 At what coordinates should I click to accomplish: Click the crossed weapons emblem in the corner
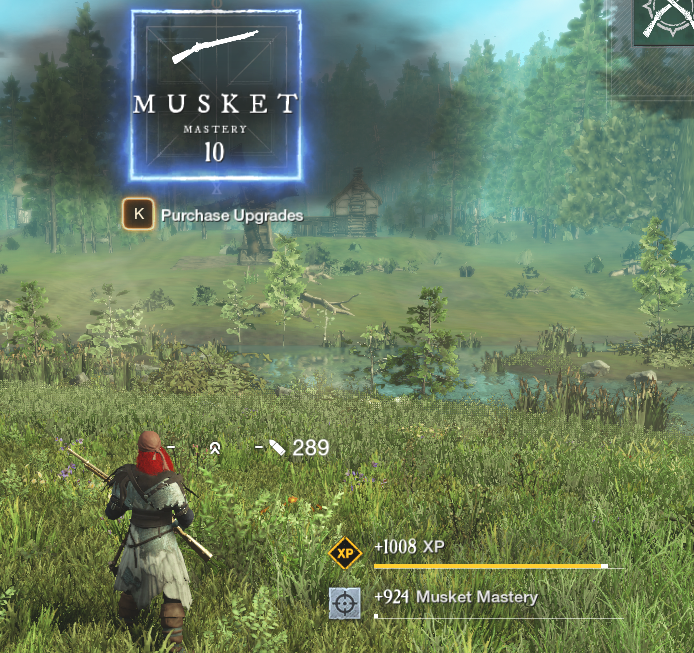coord(666,20)
